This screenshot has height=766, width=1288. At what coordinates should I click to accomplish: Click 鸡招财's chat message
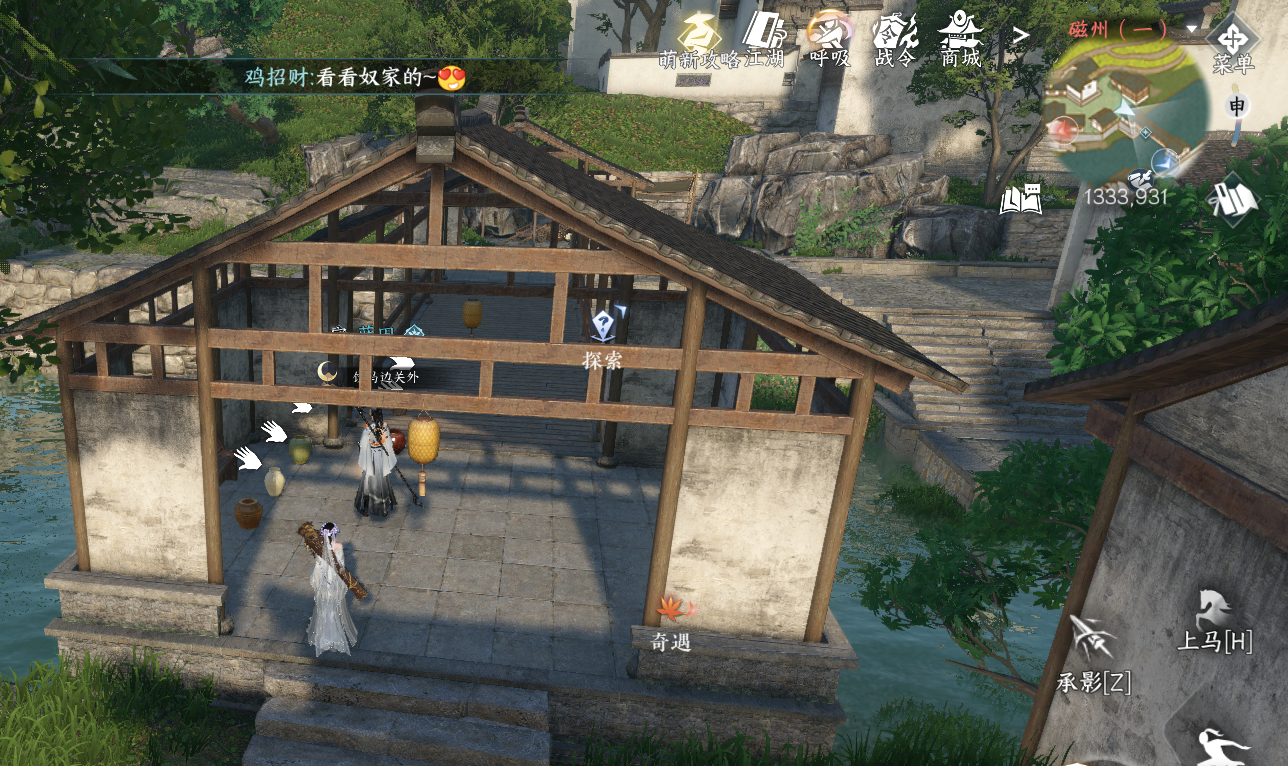(355, 77)
